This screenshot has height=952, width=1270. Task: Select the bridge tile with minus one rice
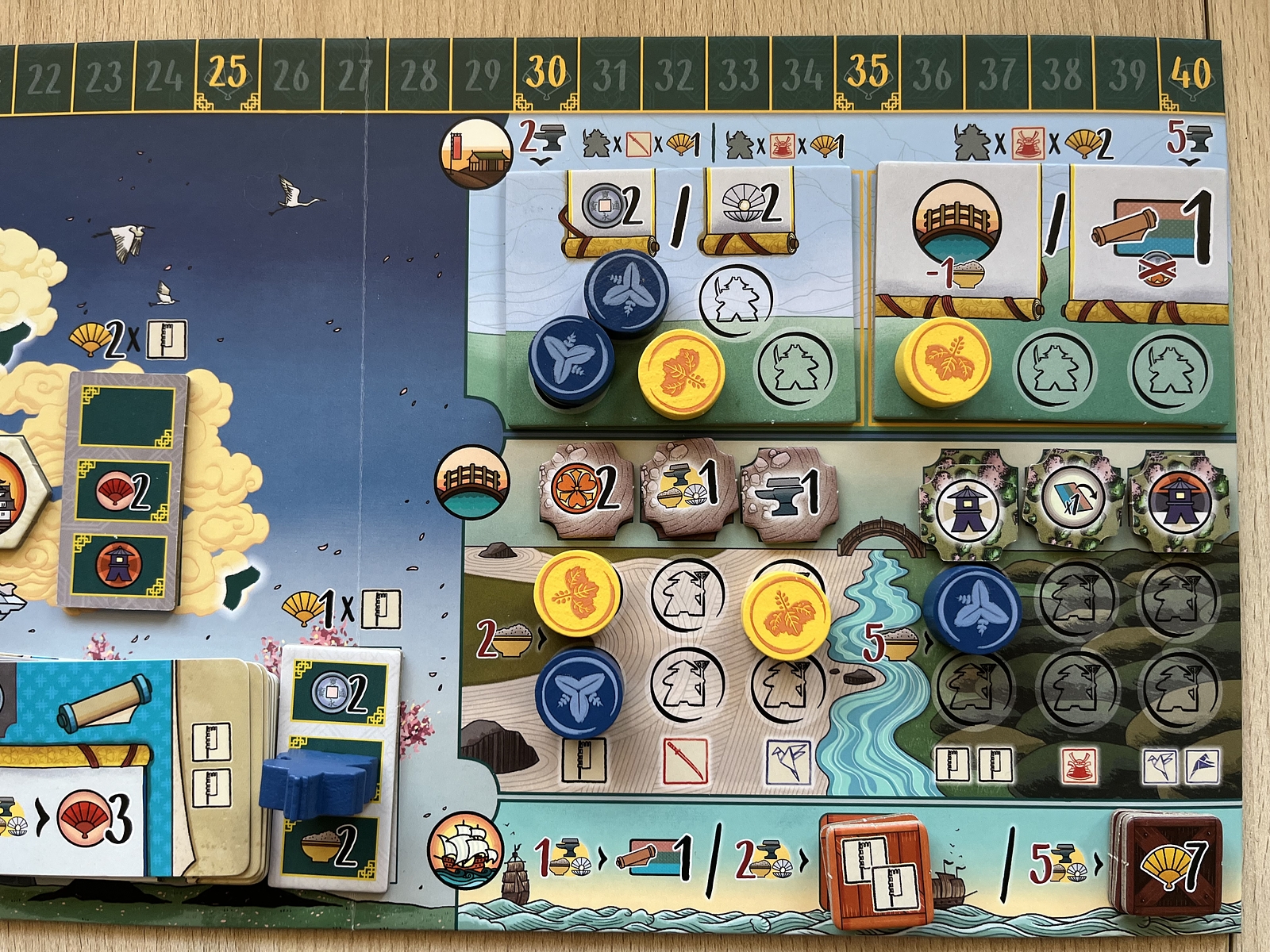(956, 234)
